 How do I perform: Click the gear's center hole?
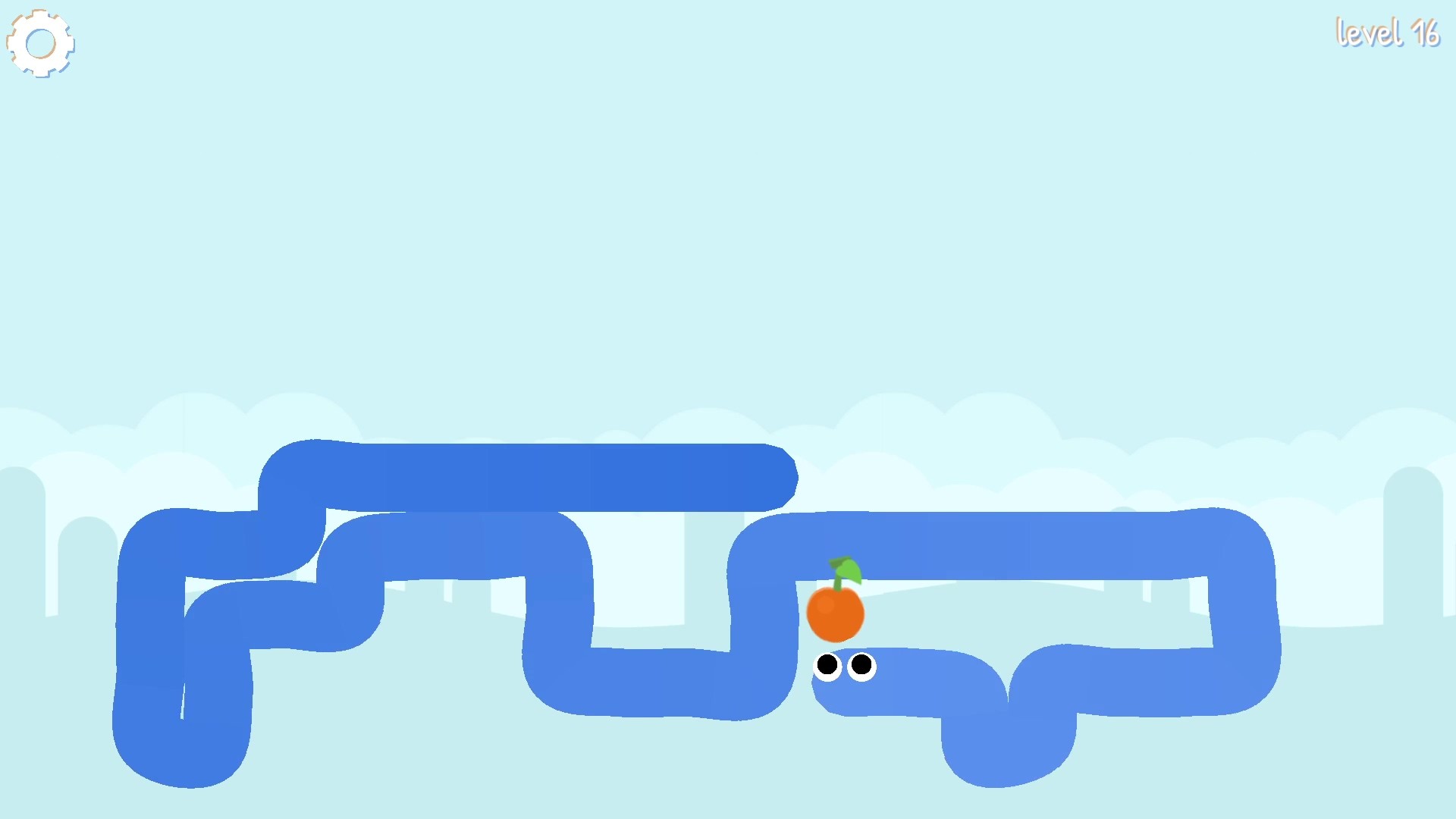tap(41, 43)
